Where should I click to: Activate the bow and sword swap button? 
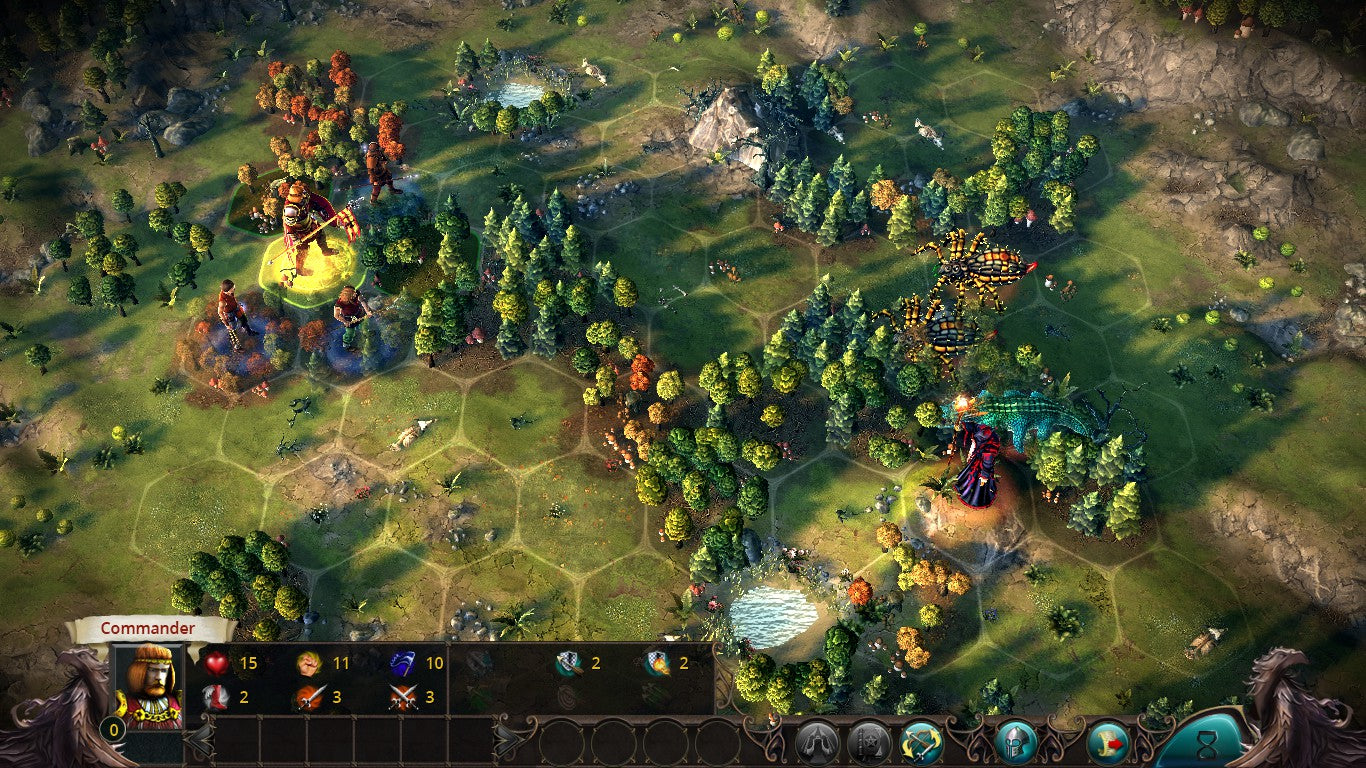tap(921, 742)
